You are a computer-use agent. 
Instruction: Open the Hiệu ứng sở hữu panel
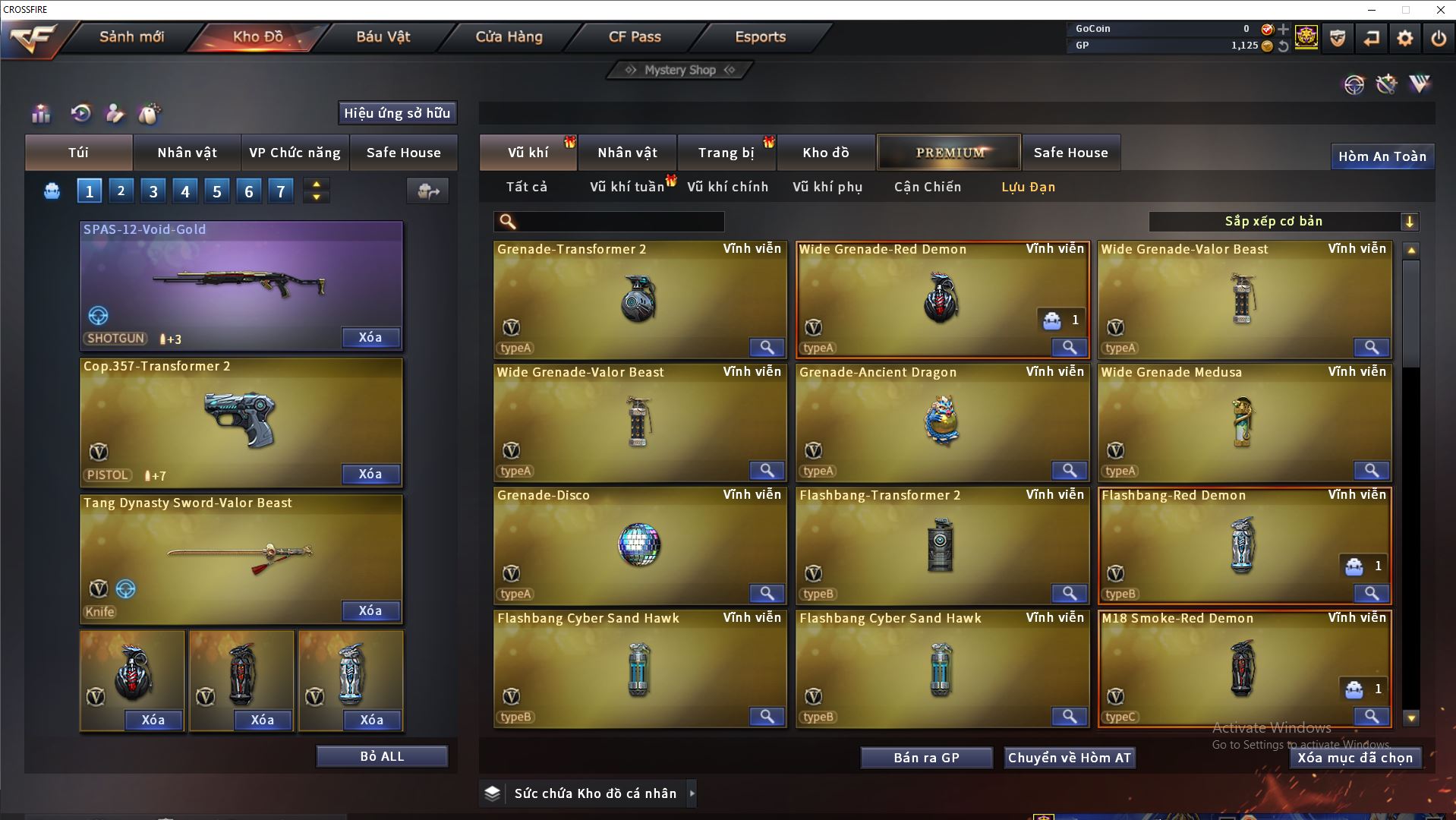point(397,113)
